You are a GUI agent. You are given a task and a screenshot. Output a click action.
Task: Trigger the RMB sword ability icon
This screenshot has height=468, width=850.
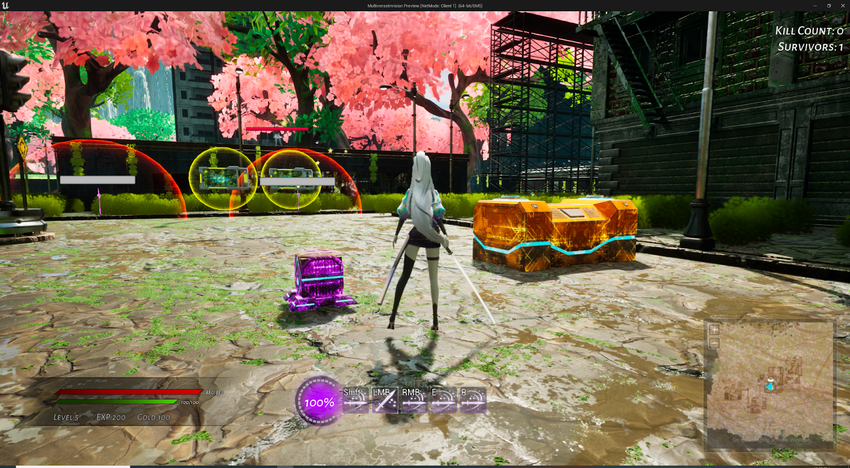pyautogui.click(x=414, y=401)
